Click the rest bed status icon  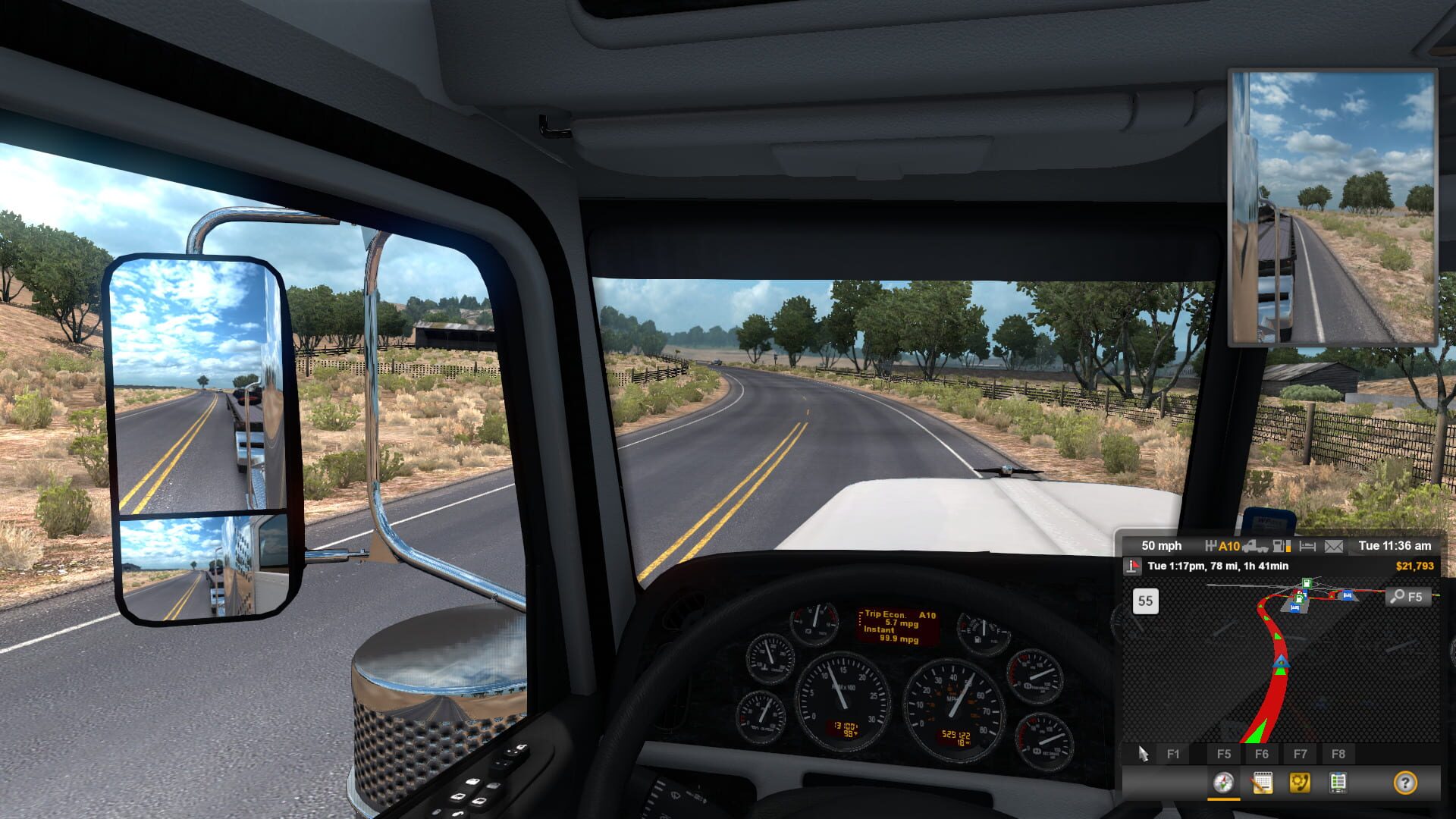(1307, 547)
